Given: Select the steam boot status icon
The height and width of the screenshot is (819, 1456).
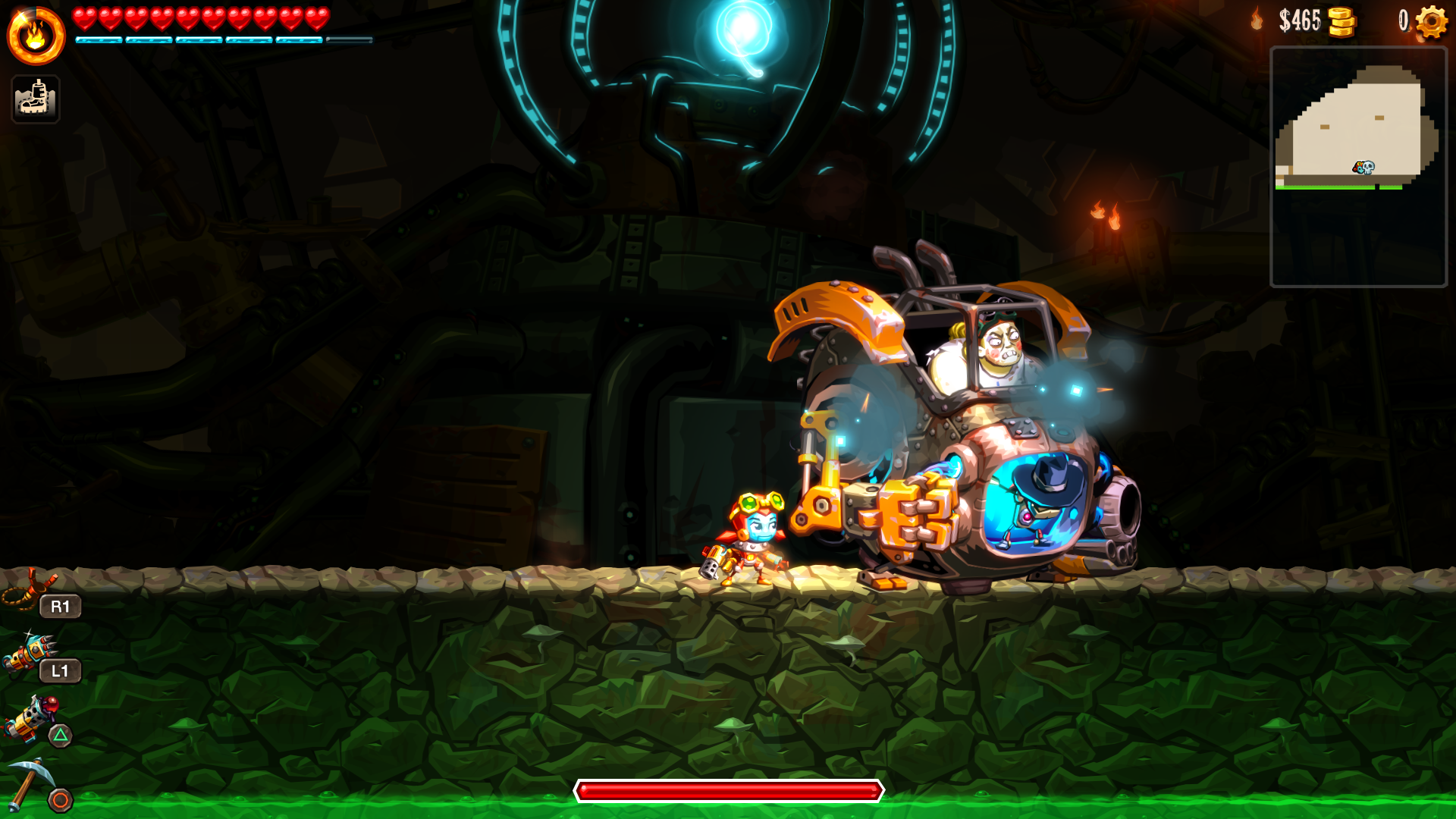Looking at the screenshot, I should pyautogui.click(x=36, y=99).
